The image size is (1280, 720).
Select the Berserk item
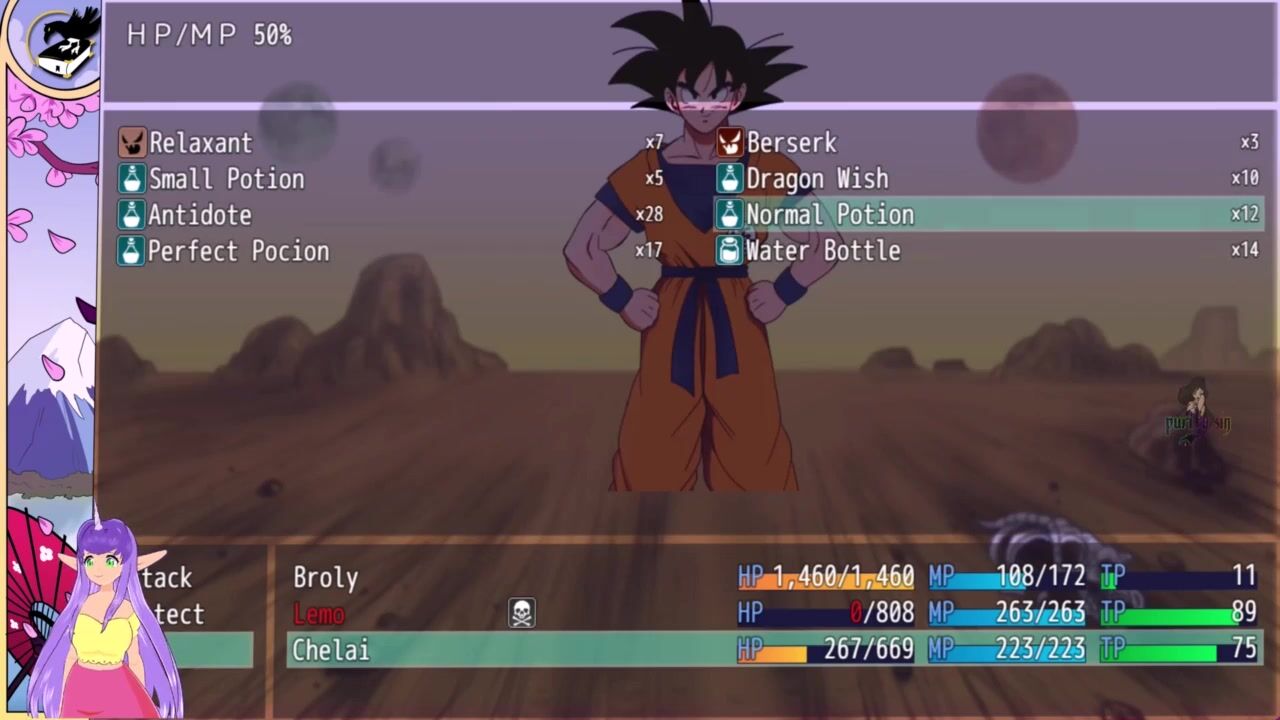click(791, 143)
